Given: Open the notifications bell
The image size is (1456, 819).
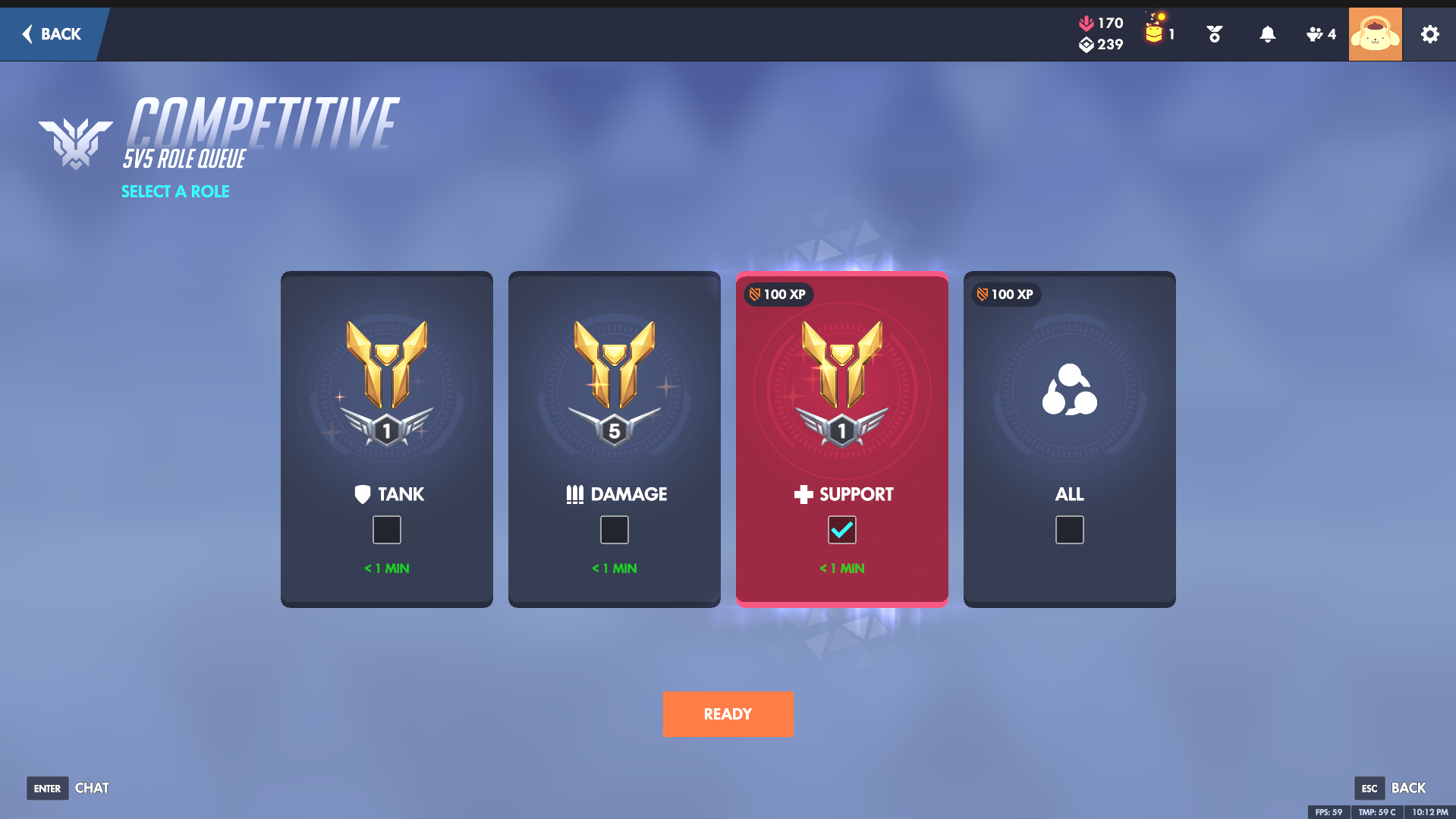Looking at the screenshot, I should pyautogui.click(x=1267, y=34).
